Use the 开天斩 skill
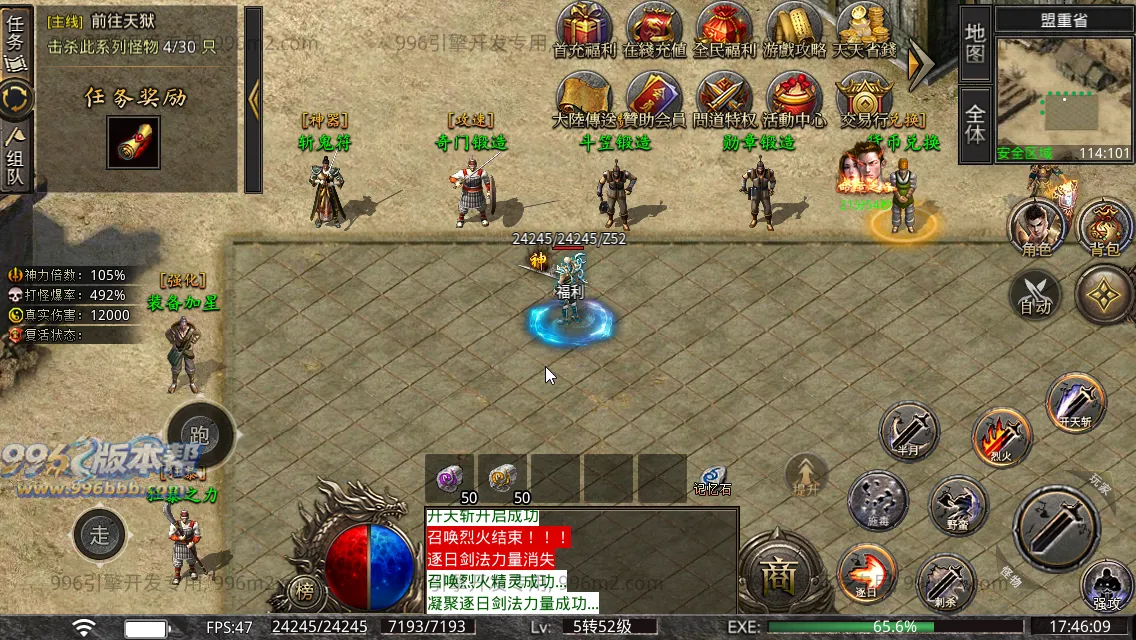1136x640 pixels. click(x=1076, y=401)
